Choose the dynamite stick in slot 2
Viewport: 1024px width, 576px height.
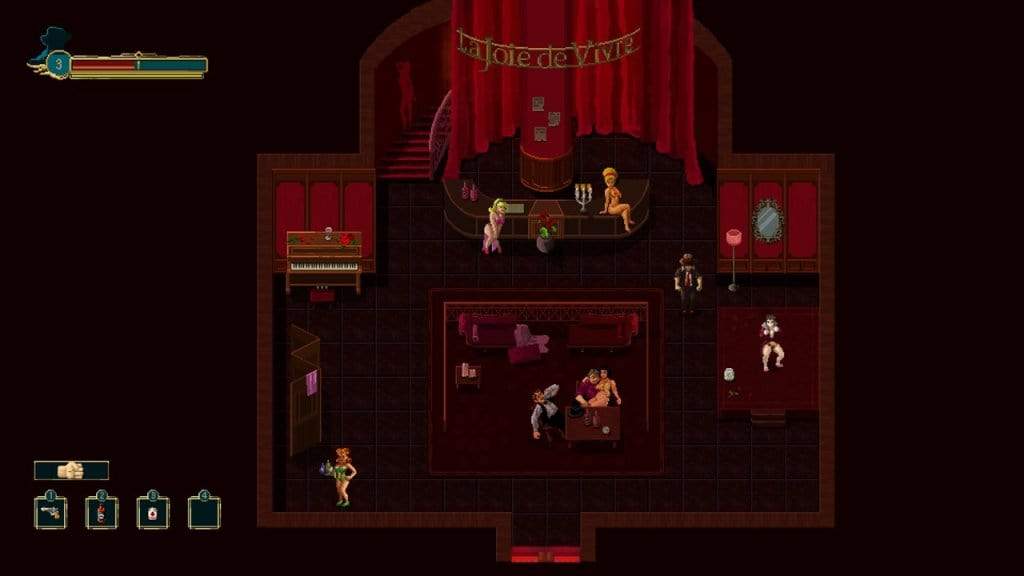pyautogui.click(x=101, y=513)
